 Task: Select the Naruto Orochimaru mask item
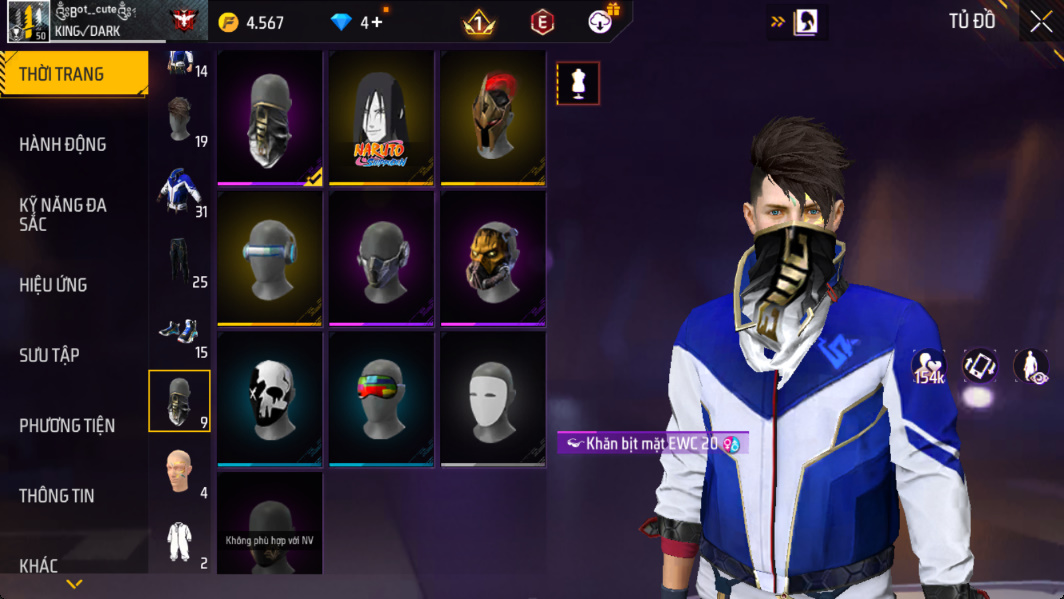[x=381, y=119]
